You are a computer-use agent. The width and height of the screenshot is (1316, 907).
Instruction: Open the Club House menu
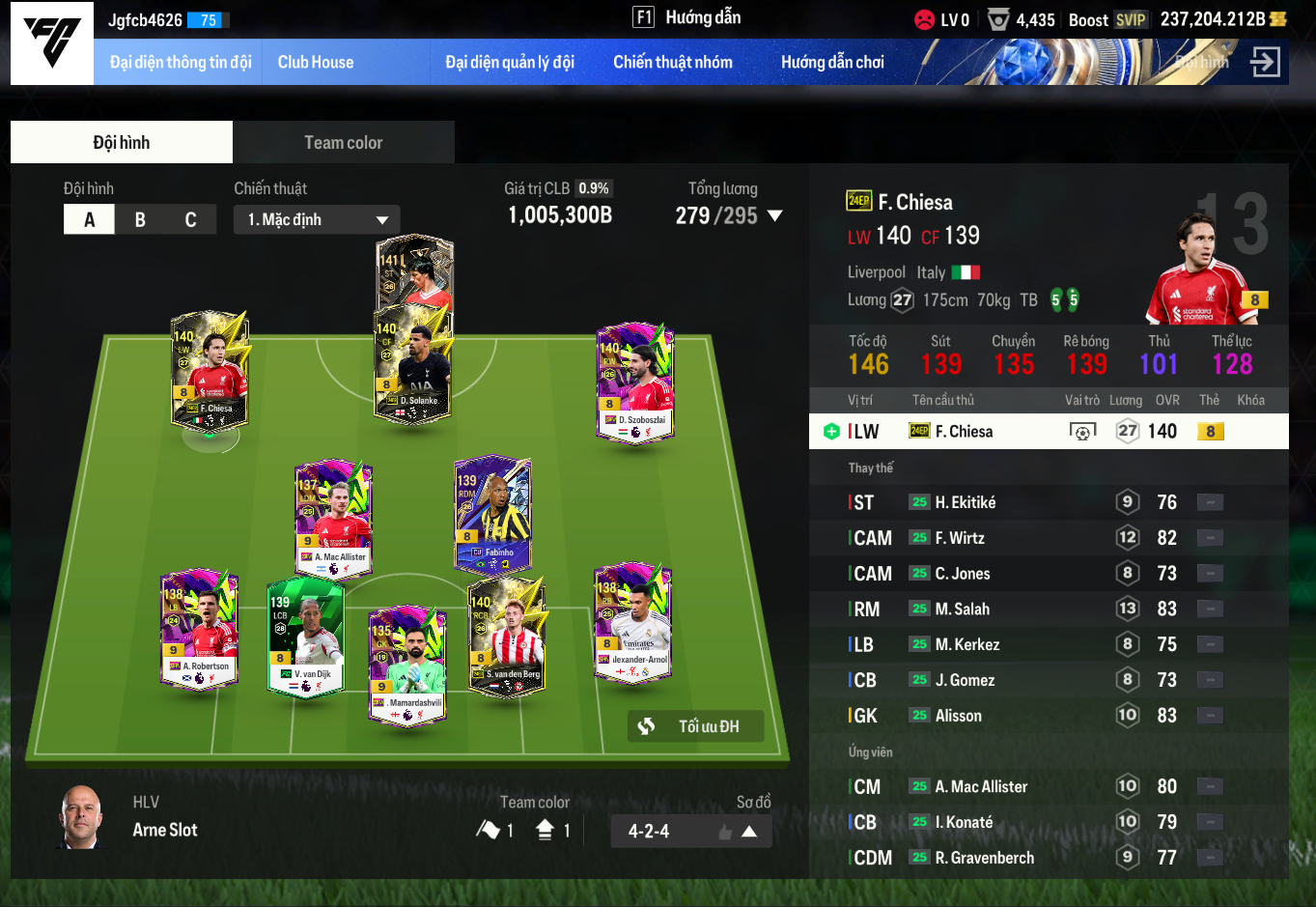[316, 62]
